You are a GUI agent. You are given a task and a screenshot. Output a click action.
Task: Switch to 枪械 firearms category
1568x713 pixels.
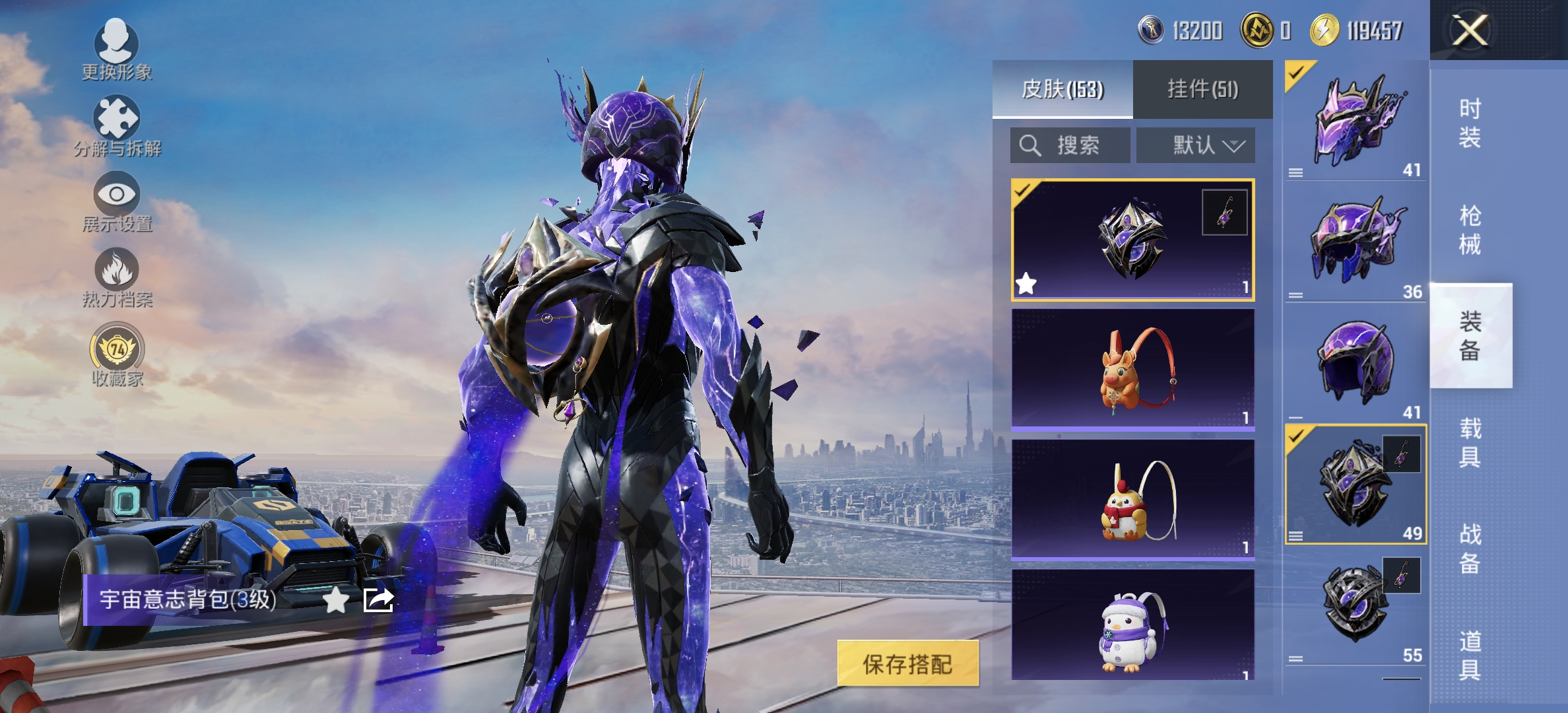pos(1470,230)
